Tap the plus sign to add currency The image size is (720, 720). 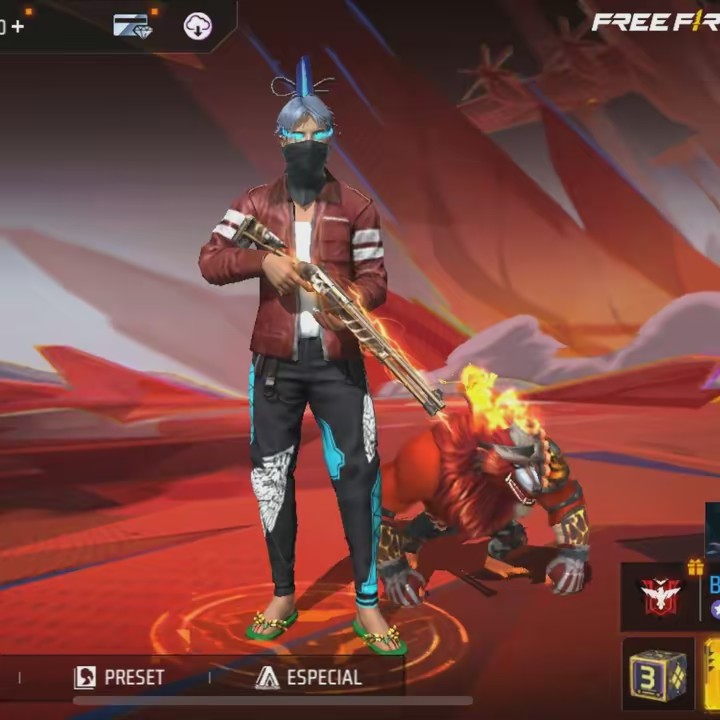pyautogui.click(x=17, y=26)
